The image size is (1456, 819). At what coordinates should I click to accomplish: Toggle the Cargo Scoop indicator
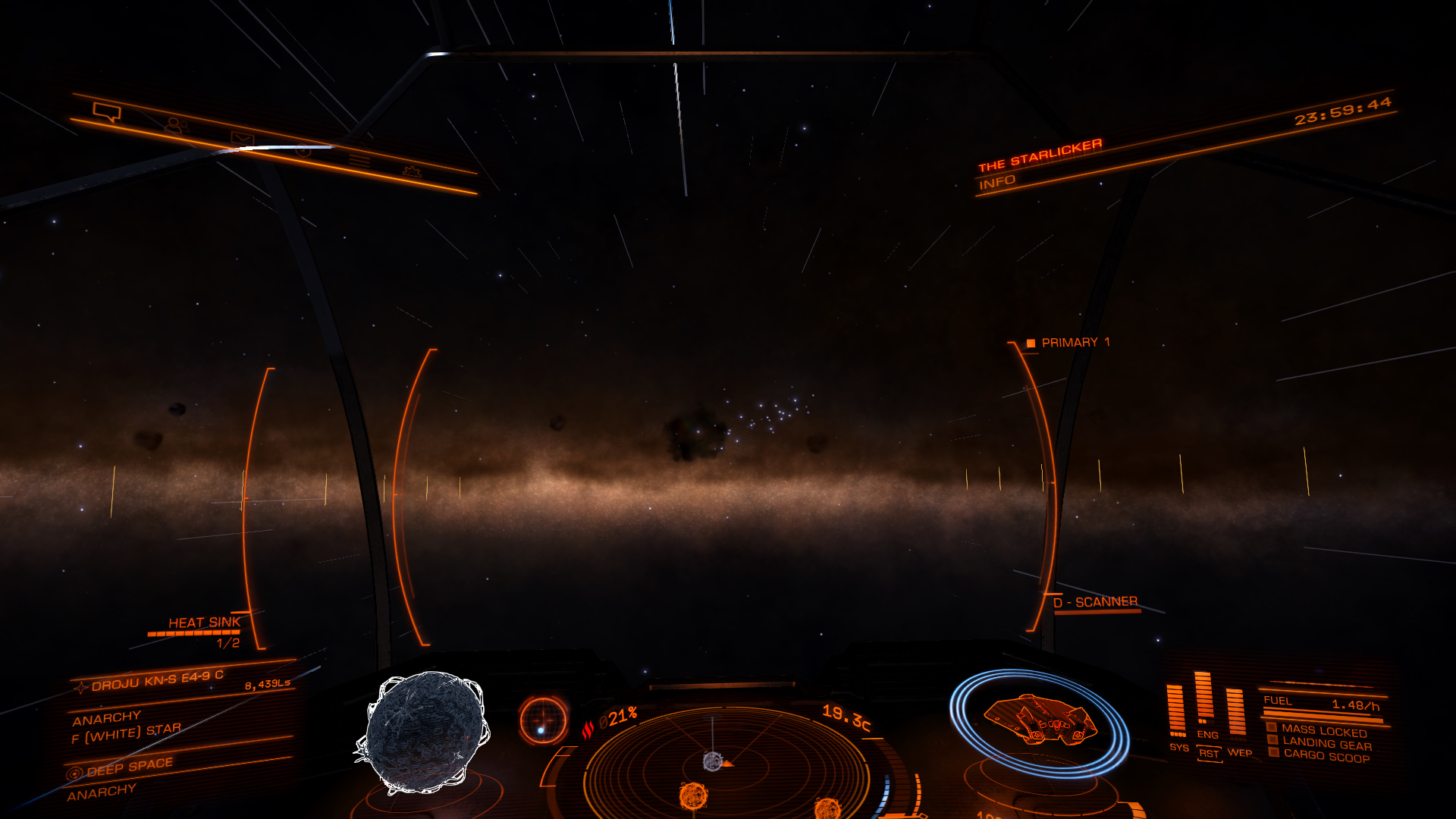click(1326, 758)
